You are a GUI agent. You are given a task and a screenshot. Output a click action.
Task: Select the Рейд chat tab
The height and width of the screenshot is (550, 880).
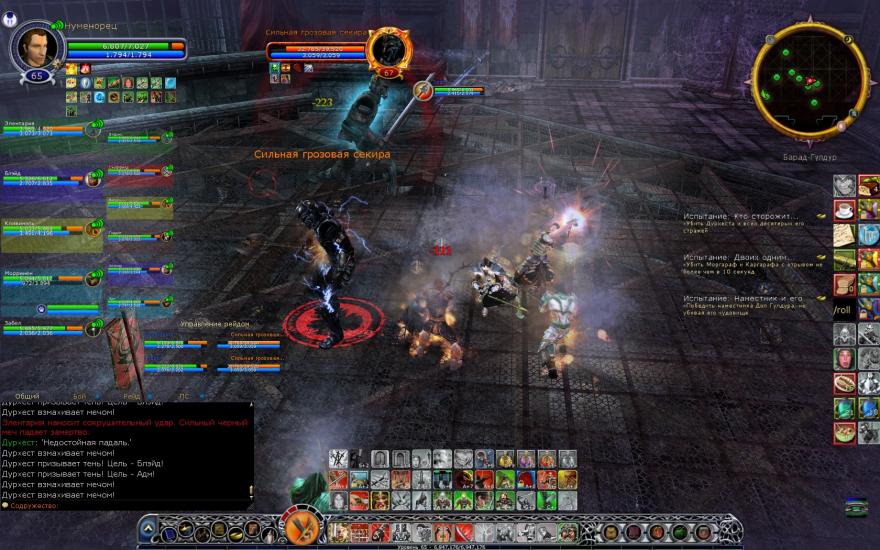[131, 397]
